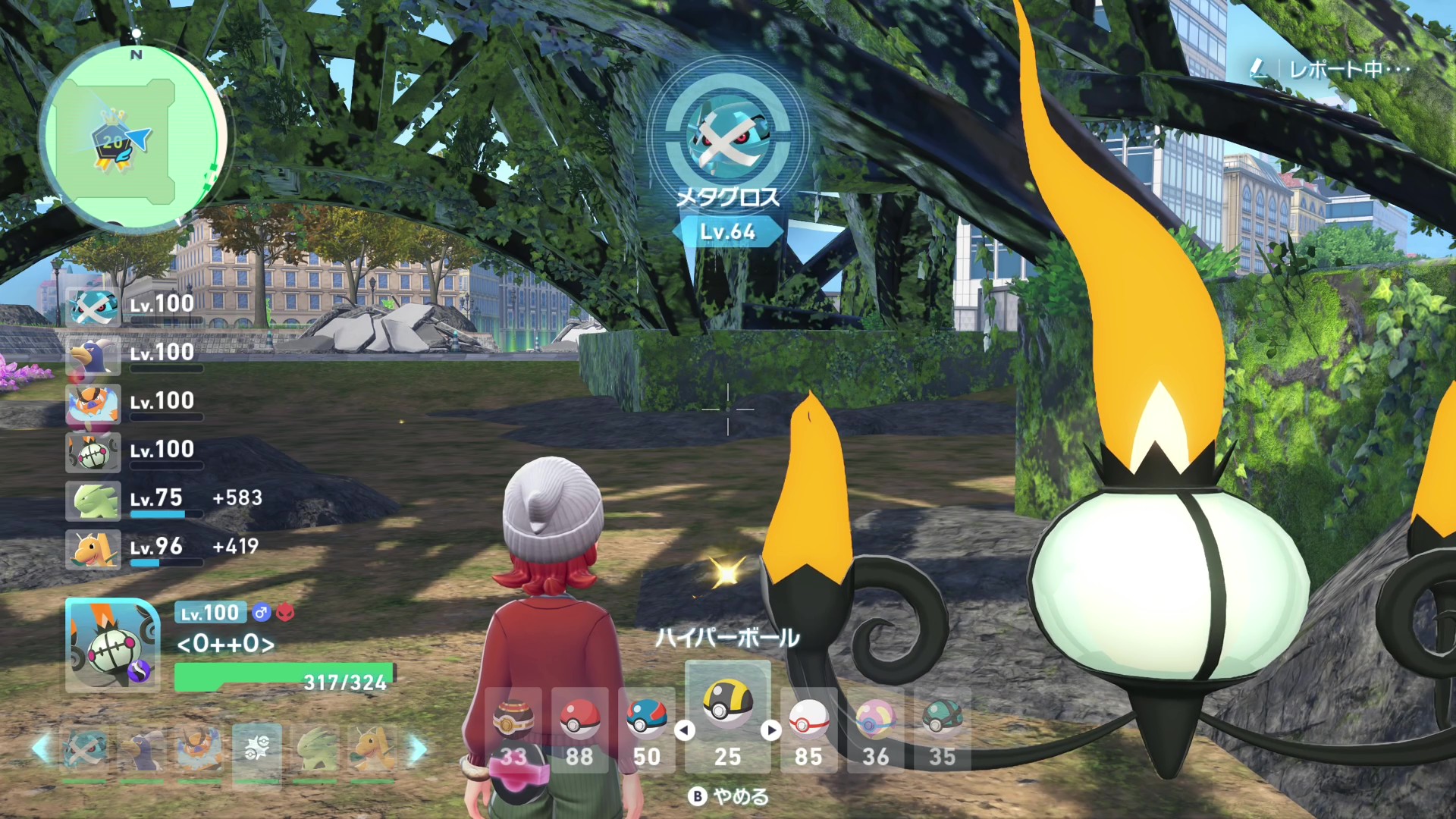Select the Ultra Ball slot
Image resolution: width=1456 pixels, height=819 pixels.
727,705
